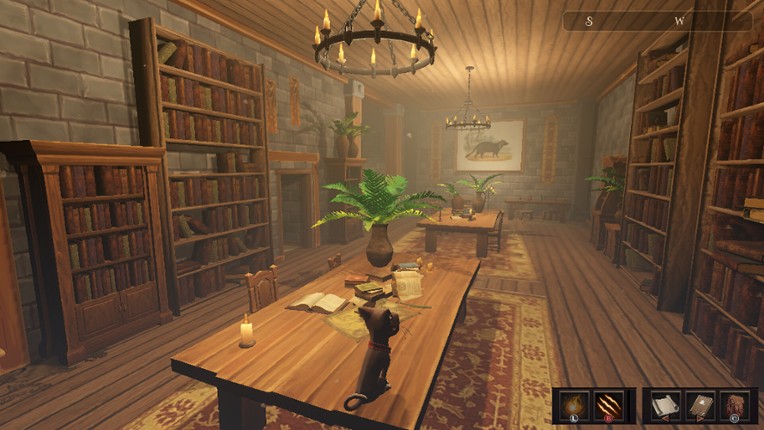Activate the fireball spell icon
The width and height of the screenshot is (764, 430).
pyautogui.click(x=574, y=405)
